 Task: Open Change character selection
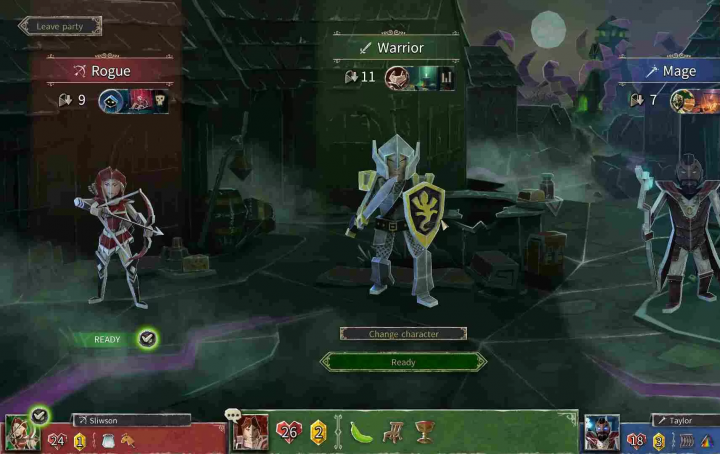point(403,334)
